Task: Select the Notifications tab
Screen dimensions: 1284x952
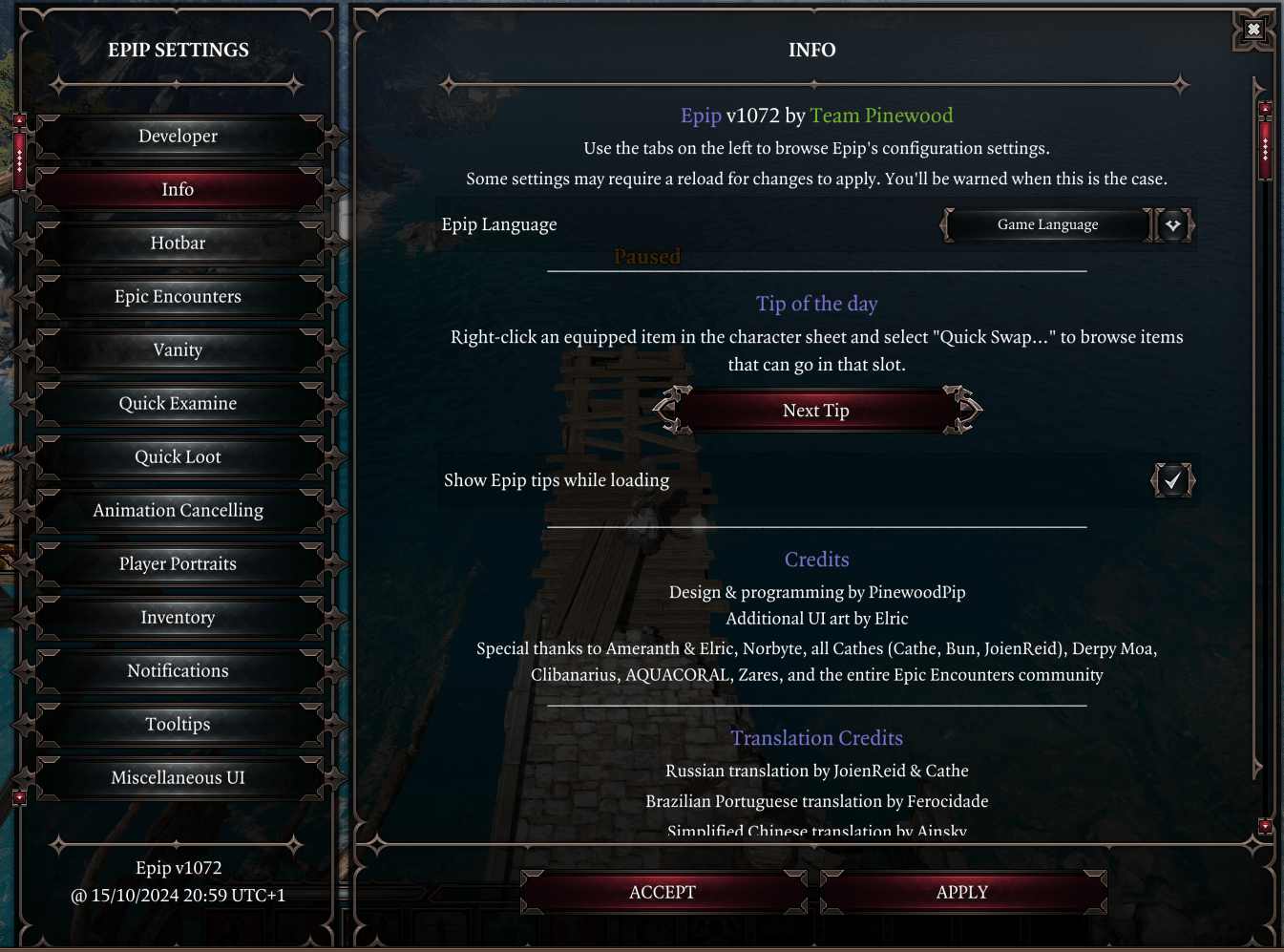Action: pyautogui.click(x=178, y=671)
